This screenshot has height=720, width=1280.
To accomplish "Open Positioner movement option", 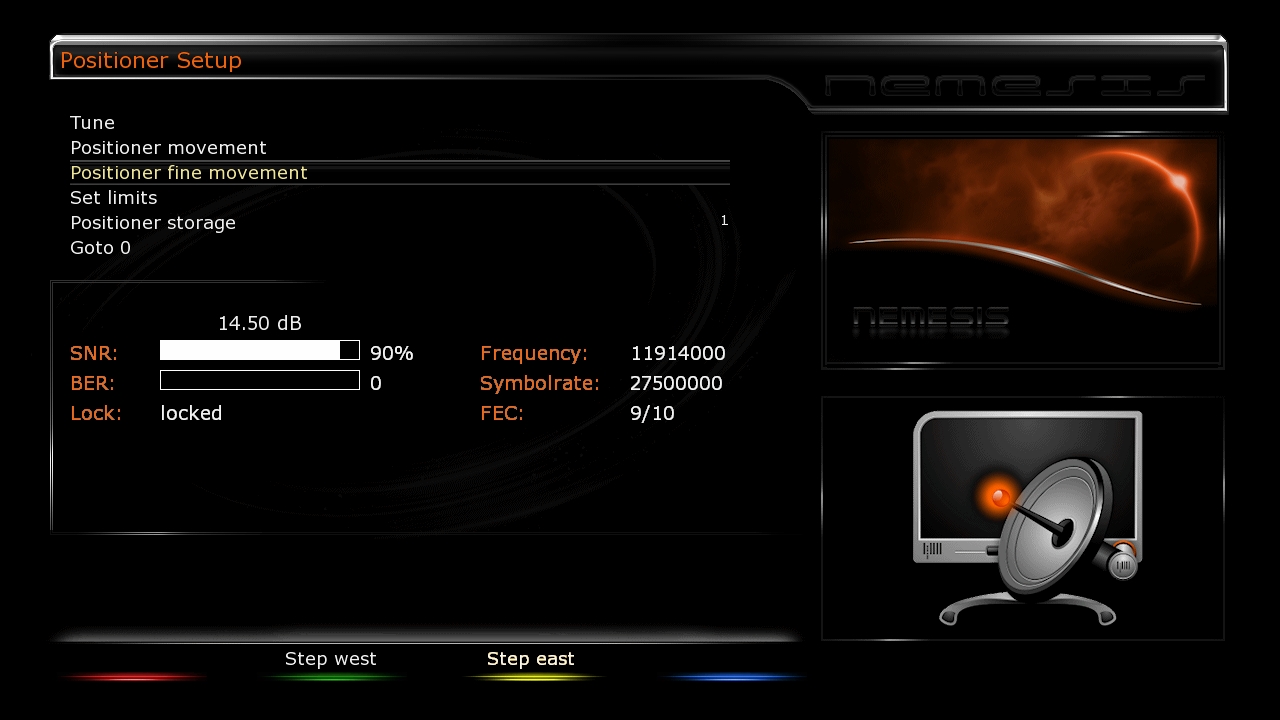I will click(x=168, y=148).
